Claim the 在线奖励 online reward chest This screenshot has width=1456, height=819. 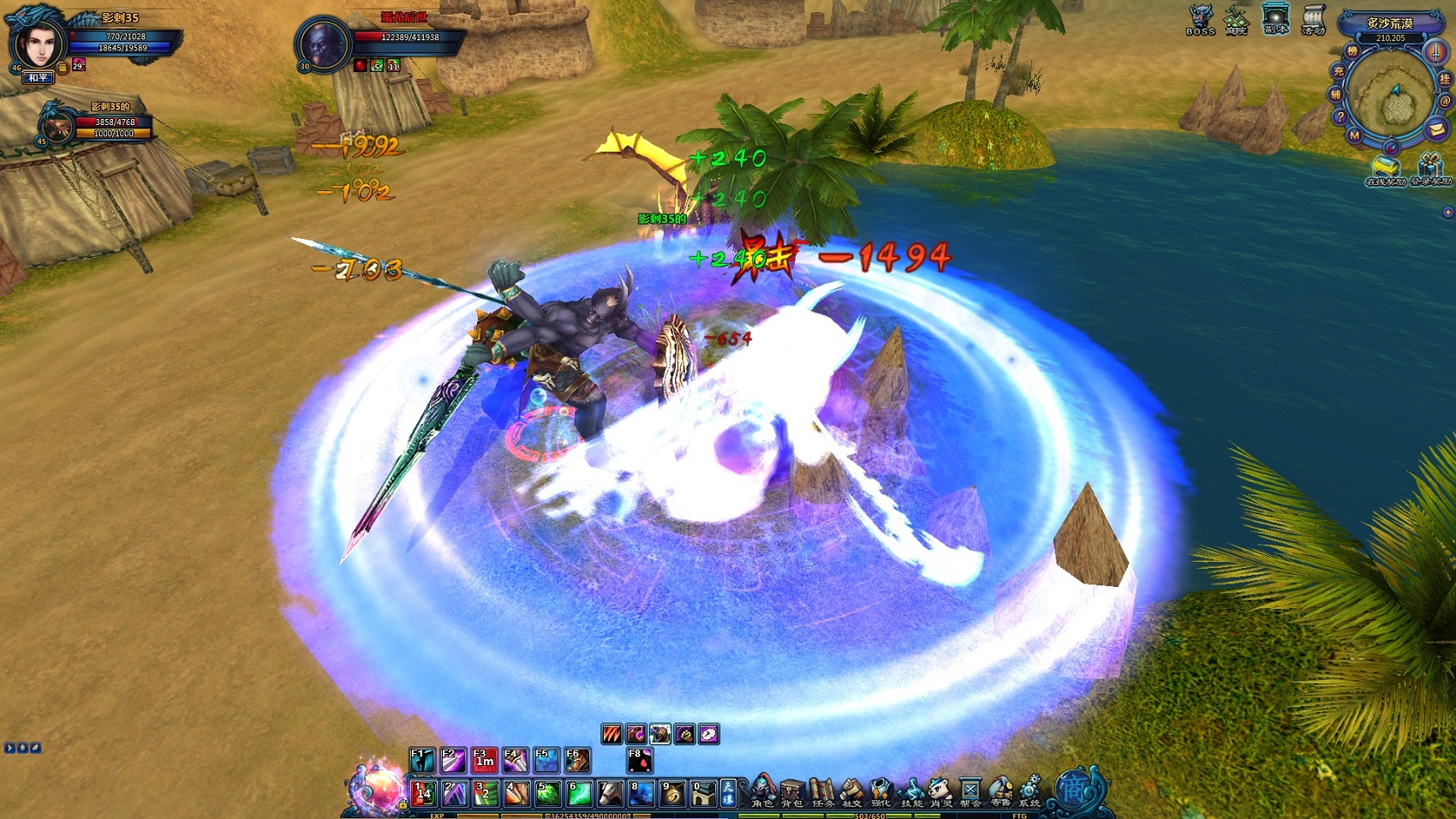click(1385, 169)
